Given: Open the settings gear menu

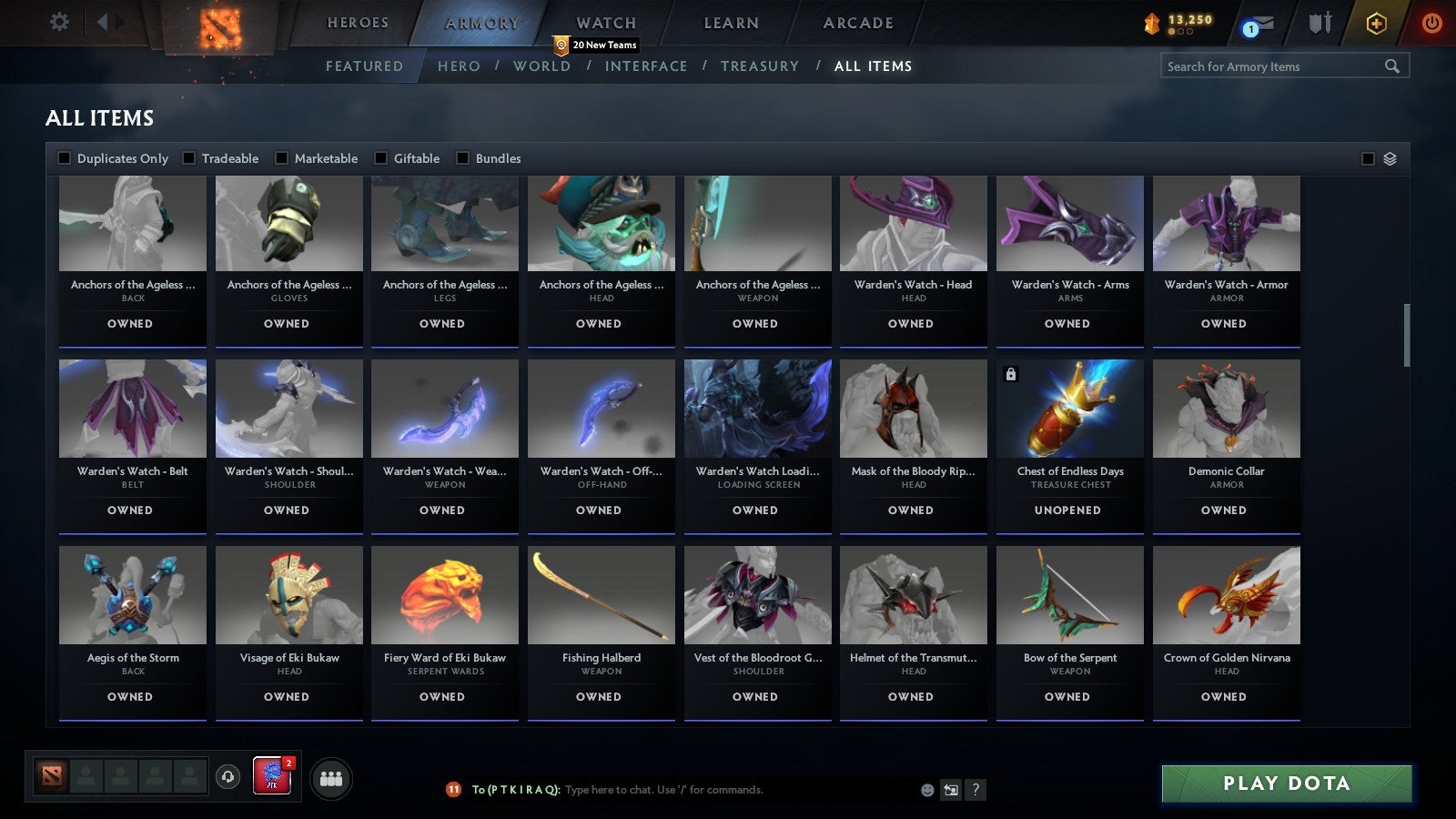Looking at the screenshot, I should (x=59, y=23).
